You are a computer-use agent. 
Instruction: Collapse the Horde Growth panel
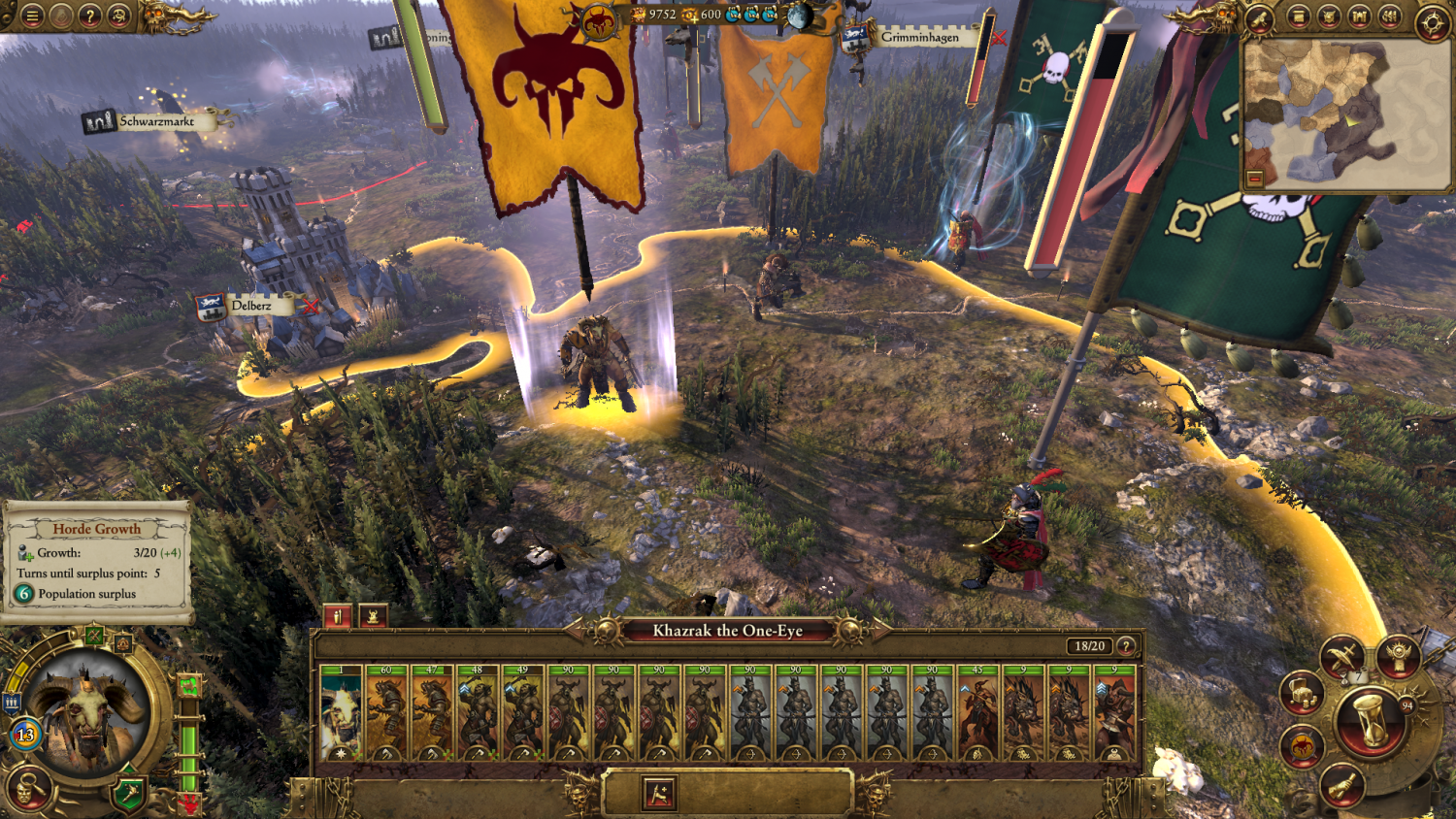point(97,530)
